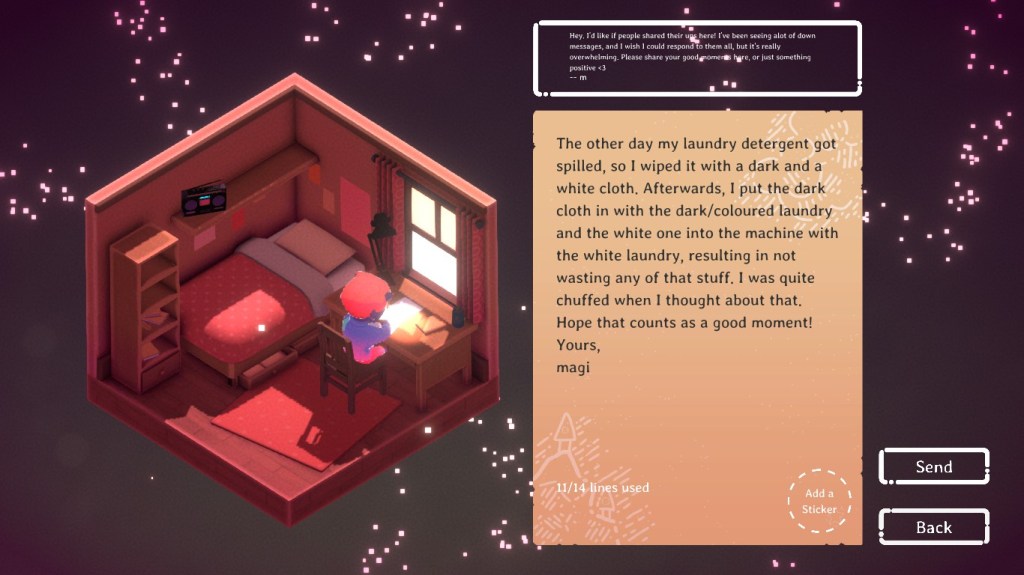Viewport: 1024px width, 575px height.
Task: View the original request message box
Action: pyautogui.click(x=697, y=58)
